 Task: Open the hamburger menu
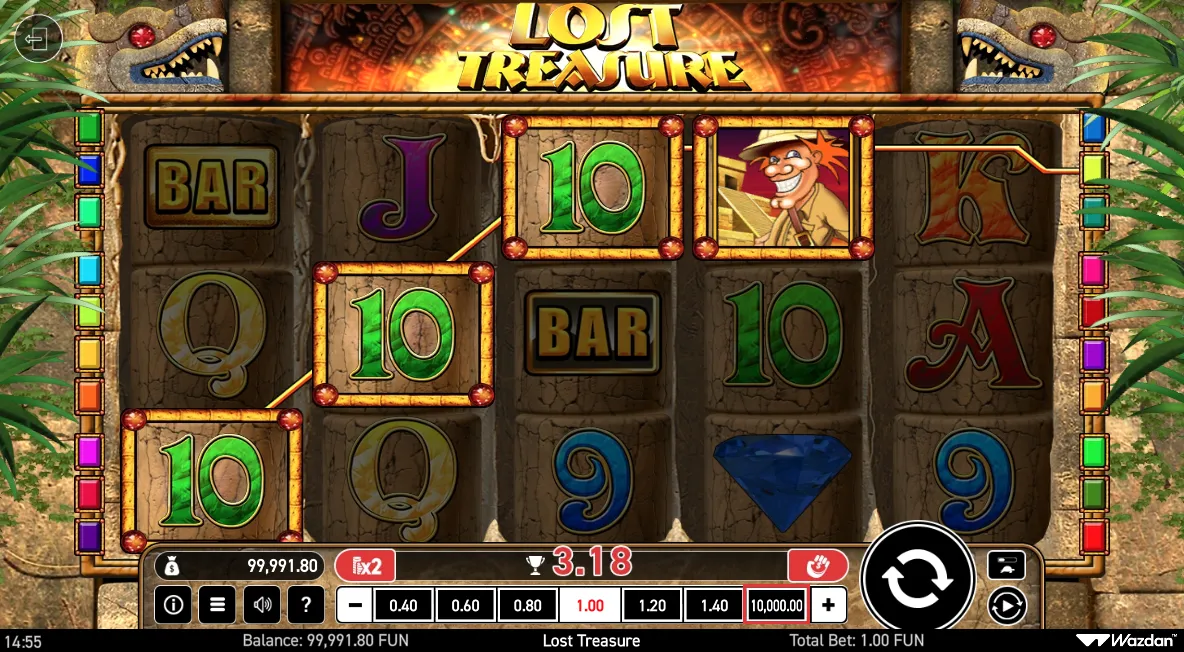[216, 604]
